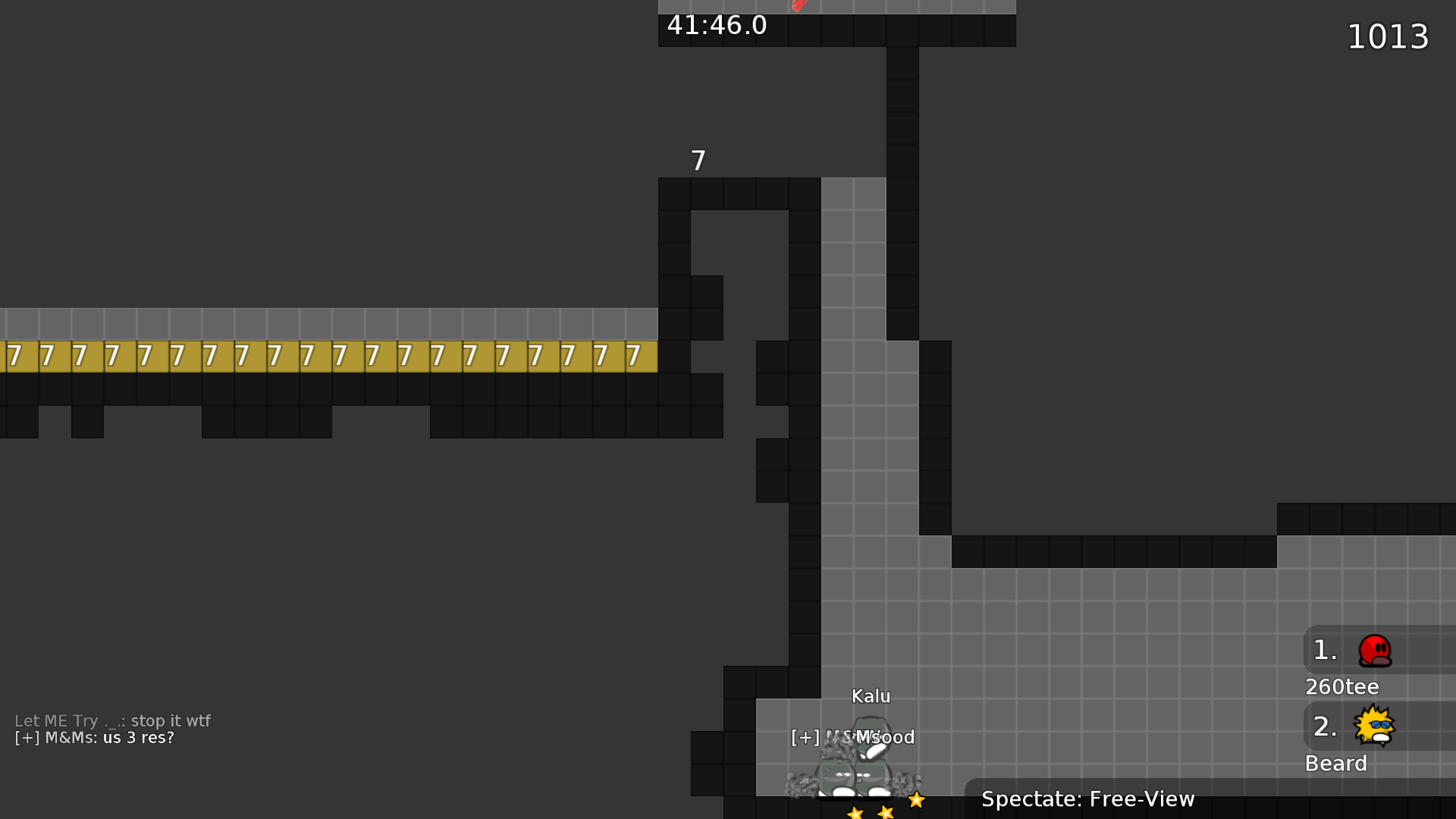The width and height of the screenshot is (1456, 819).
Task: Click the white number 7 tile marker
Action: pos(698,159)
